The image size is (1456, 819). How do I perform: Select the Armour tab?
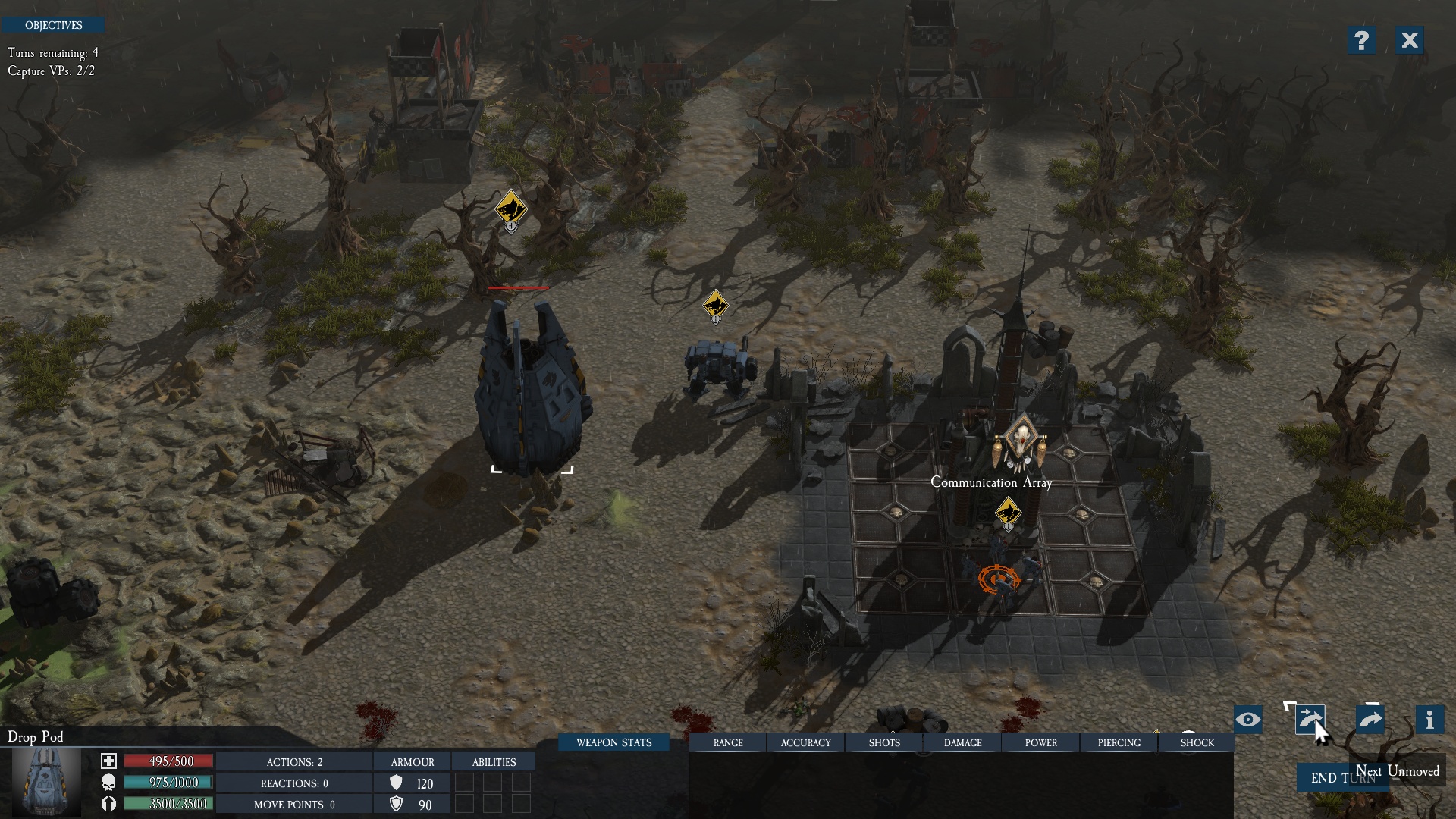(x=413, y=762)
